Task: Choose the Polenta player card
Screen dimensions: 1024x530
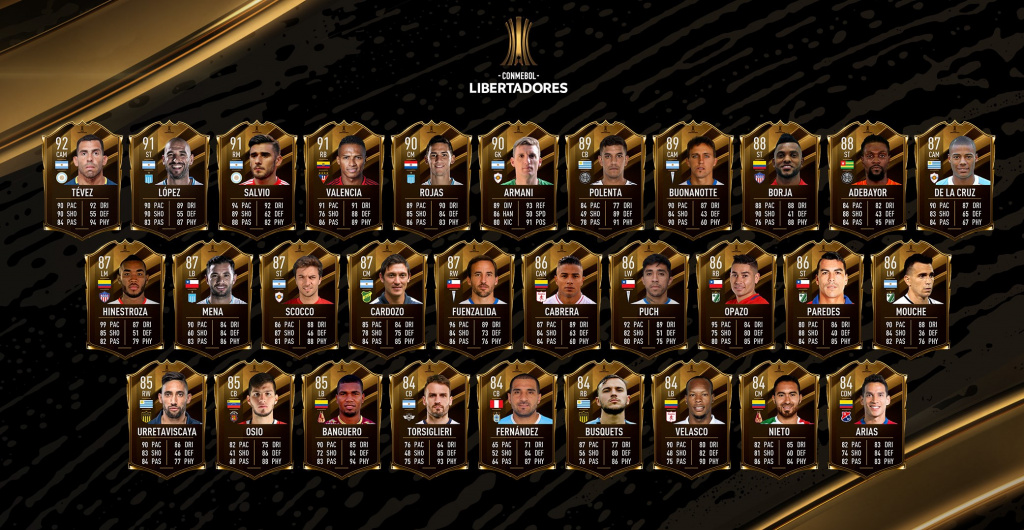Action: tap(605, 178)
